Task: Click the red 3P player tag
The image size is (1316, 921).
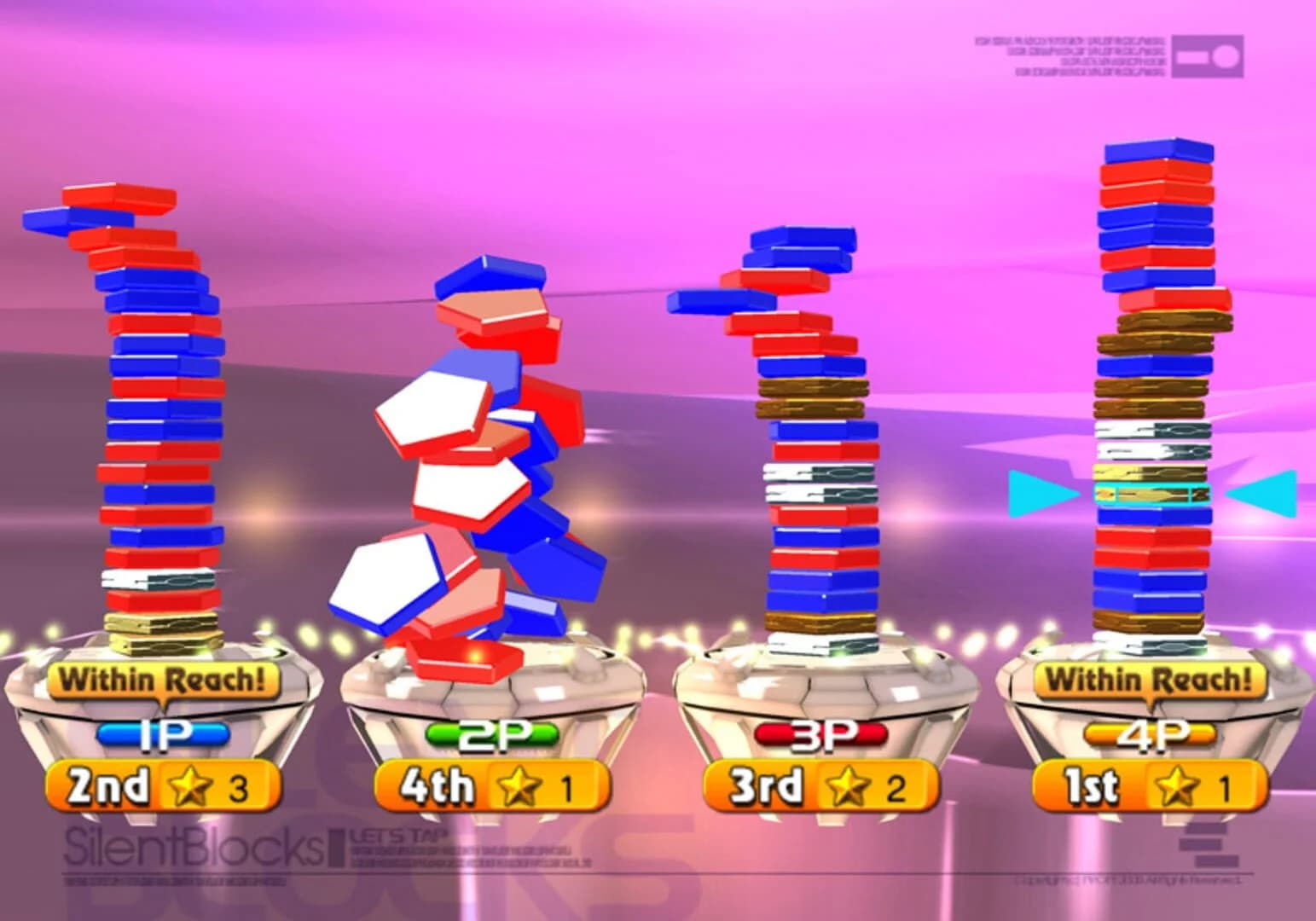Action: coord(821,735)
